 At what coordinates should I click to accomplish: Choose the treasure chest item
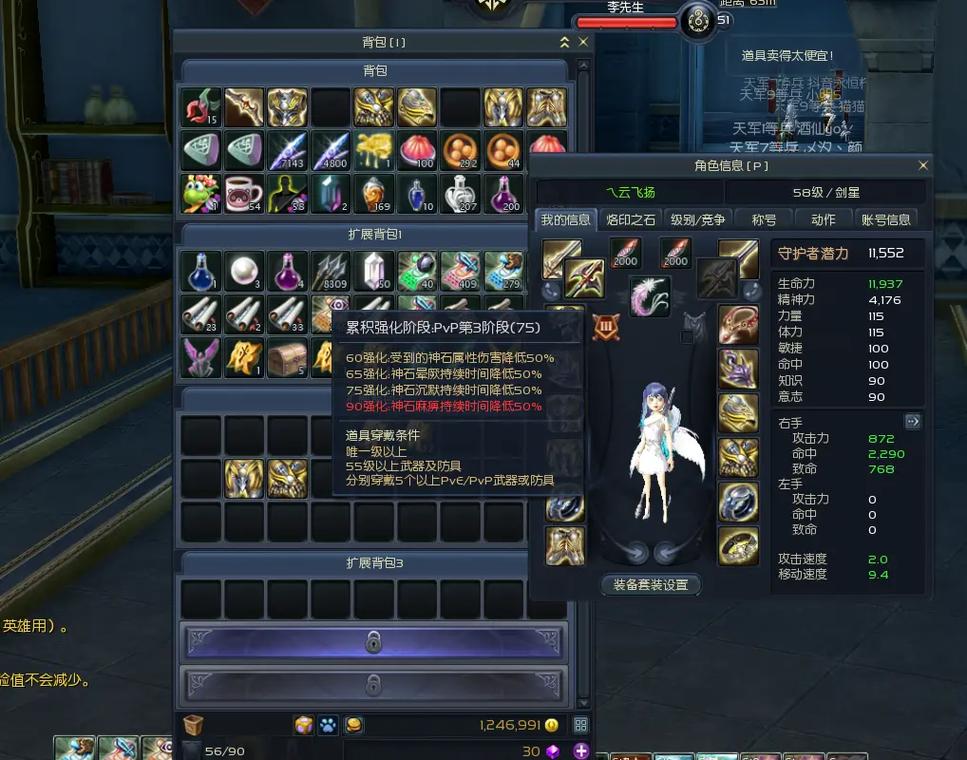287,357
